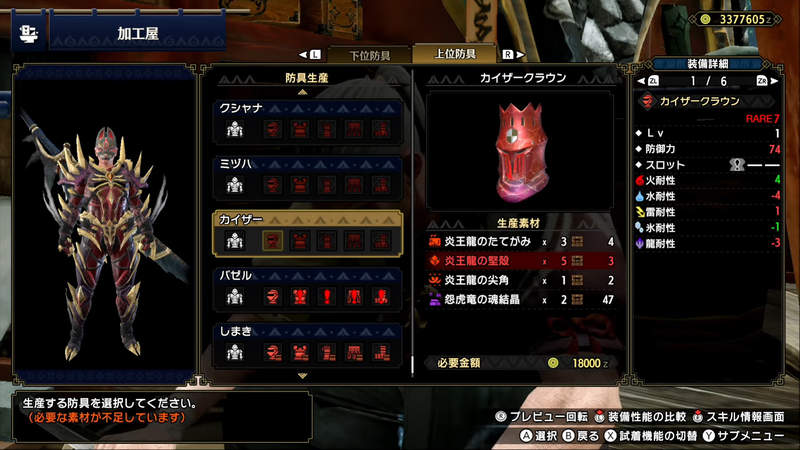
Task: Select the しまき helmet piece icon
Action: (x=271, y=351)
